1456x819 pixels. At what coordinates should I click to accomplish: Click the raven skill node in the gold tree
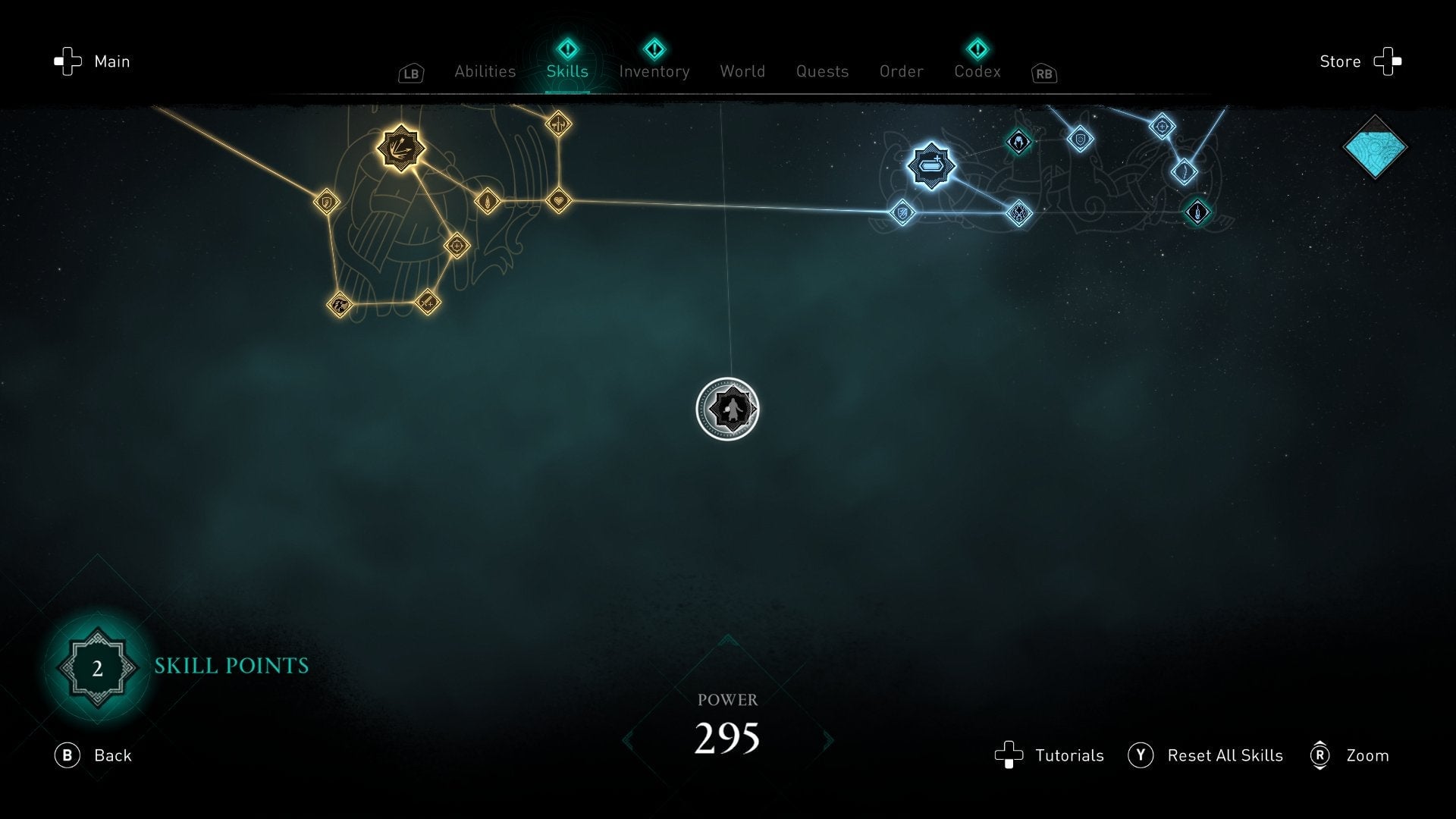click(x=340, y=304)
